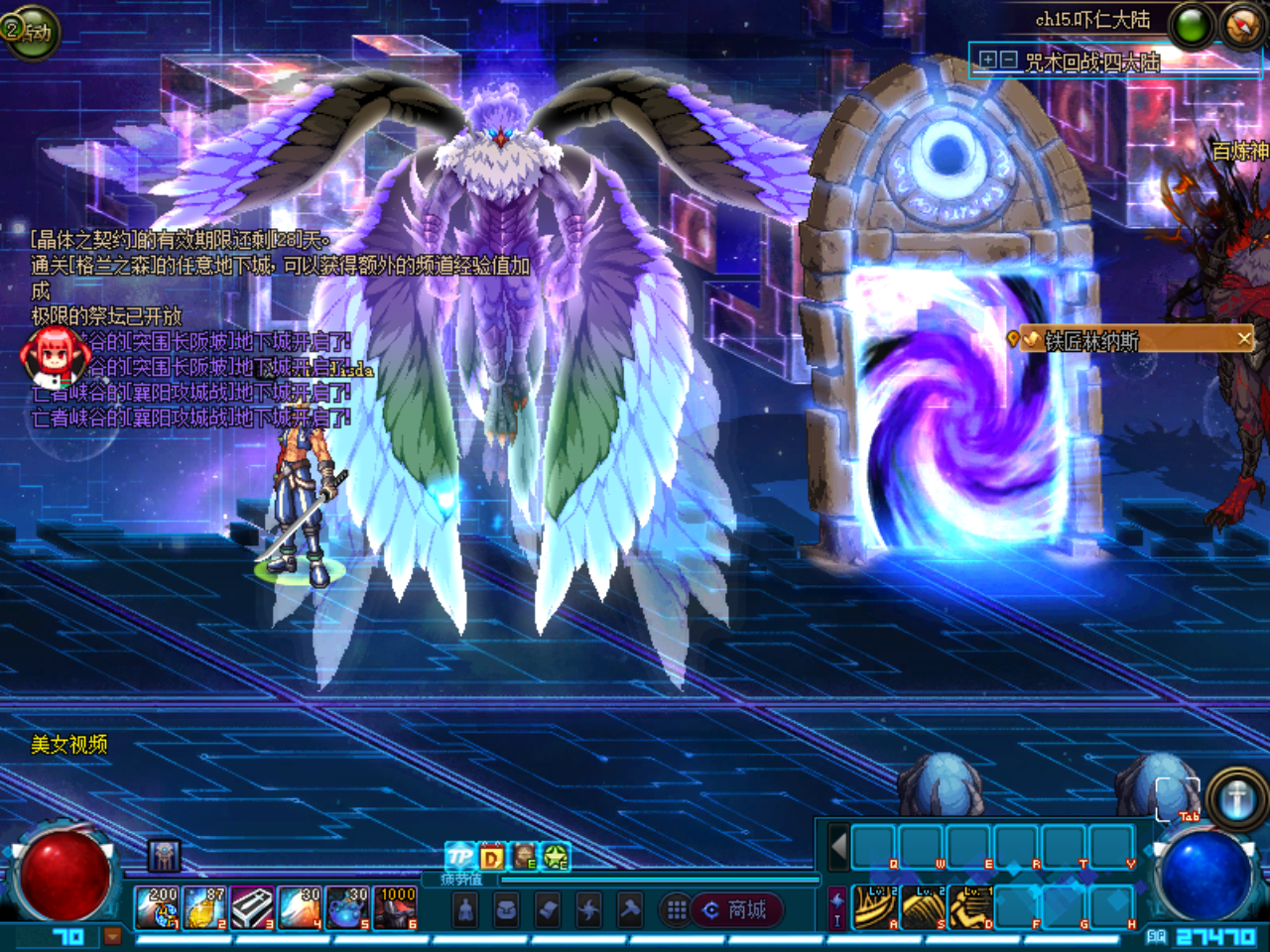The height and width of the screenshot is (952, 1270).
Task: Dismiss the 铁匠林纳斯 notification with its X
Action: pyautogui.click(x=1243, y=338)
